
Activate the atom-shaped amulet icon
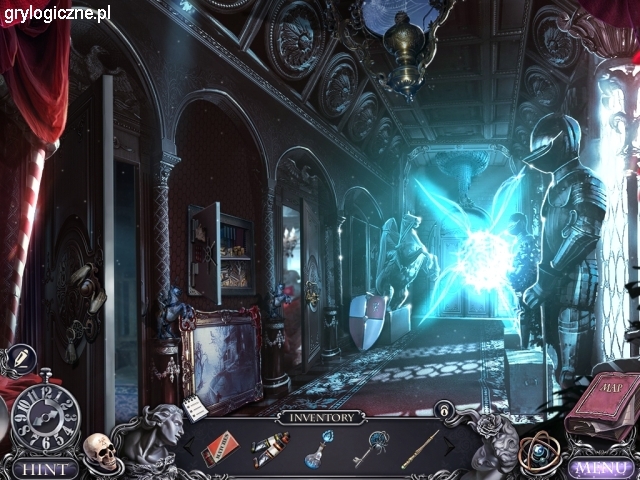[540, 452]
